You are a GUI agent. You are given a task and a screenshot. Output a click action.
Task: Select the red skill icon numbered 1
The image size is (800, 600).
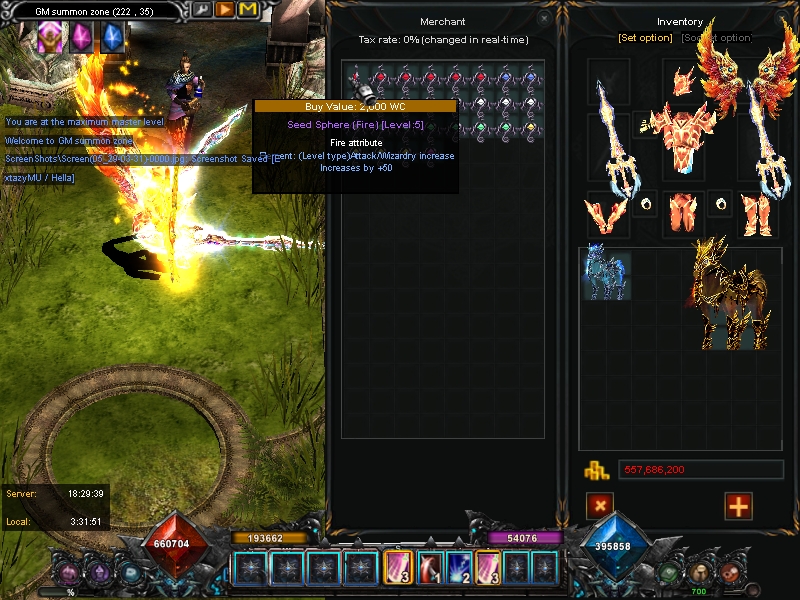click(x=431, y=568)
